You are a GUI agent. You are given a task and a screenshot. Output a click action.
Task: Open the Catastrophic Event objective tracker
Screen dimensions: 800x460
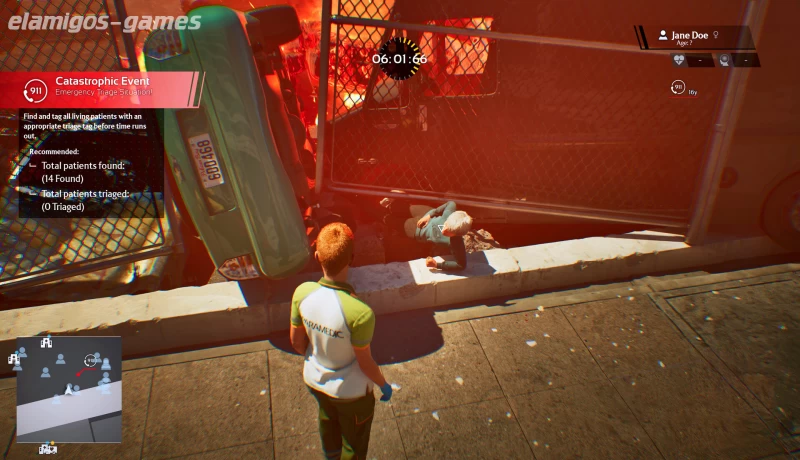point(100,89)
